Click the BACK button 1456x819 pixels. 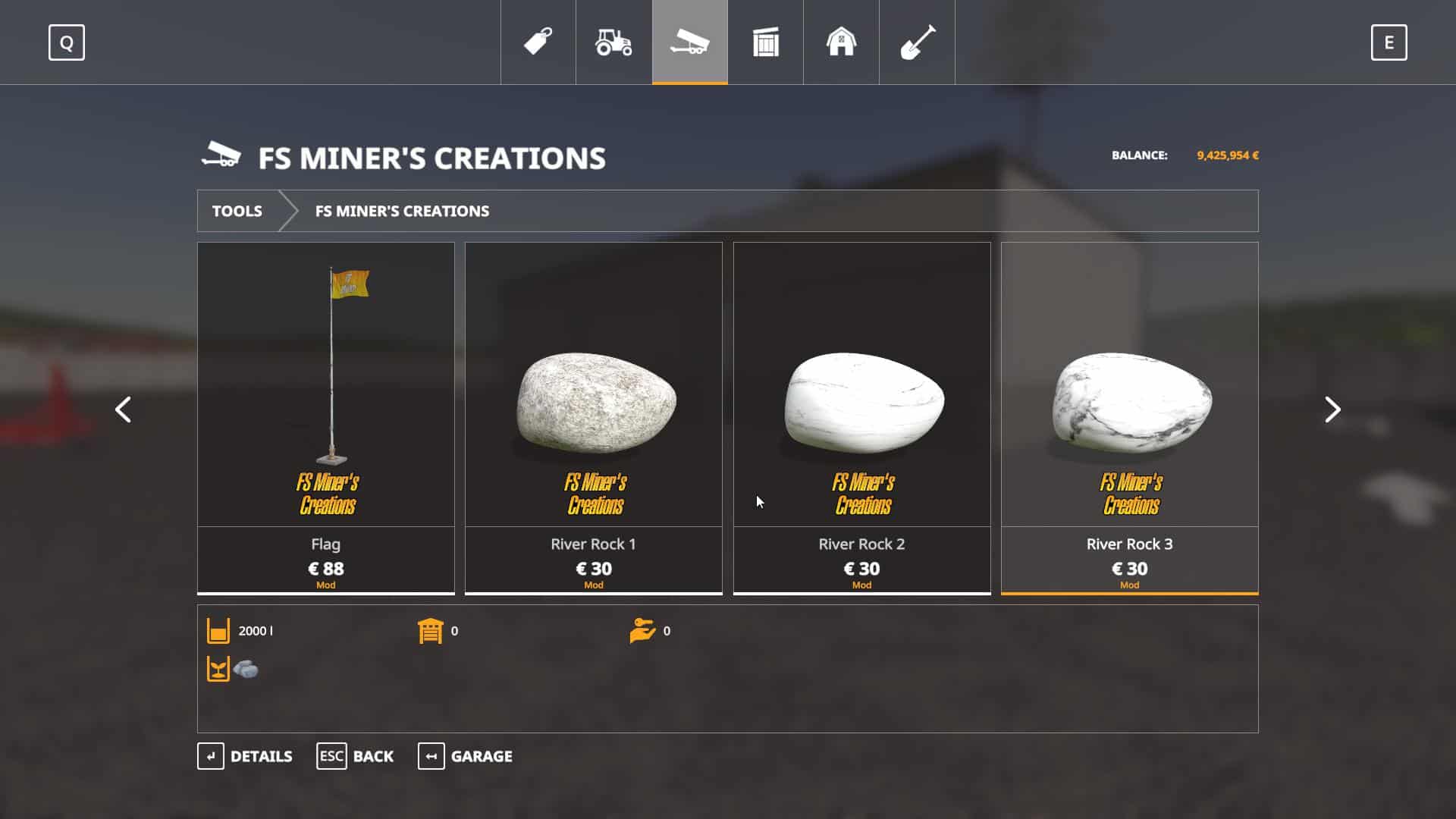click(355, 756)
